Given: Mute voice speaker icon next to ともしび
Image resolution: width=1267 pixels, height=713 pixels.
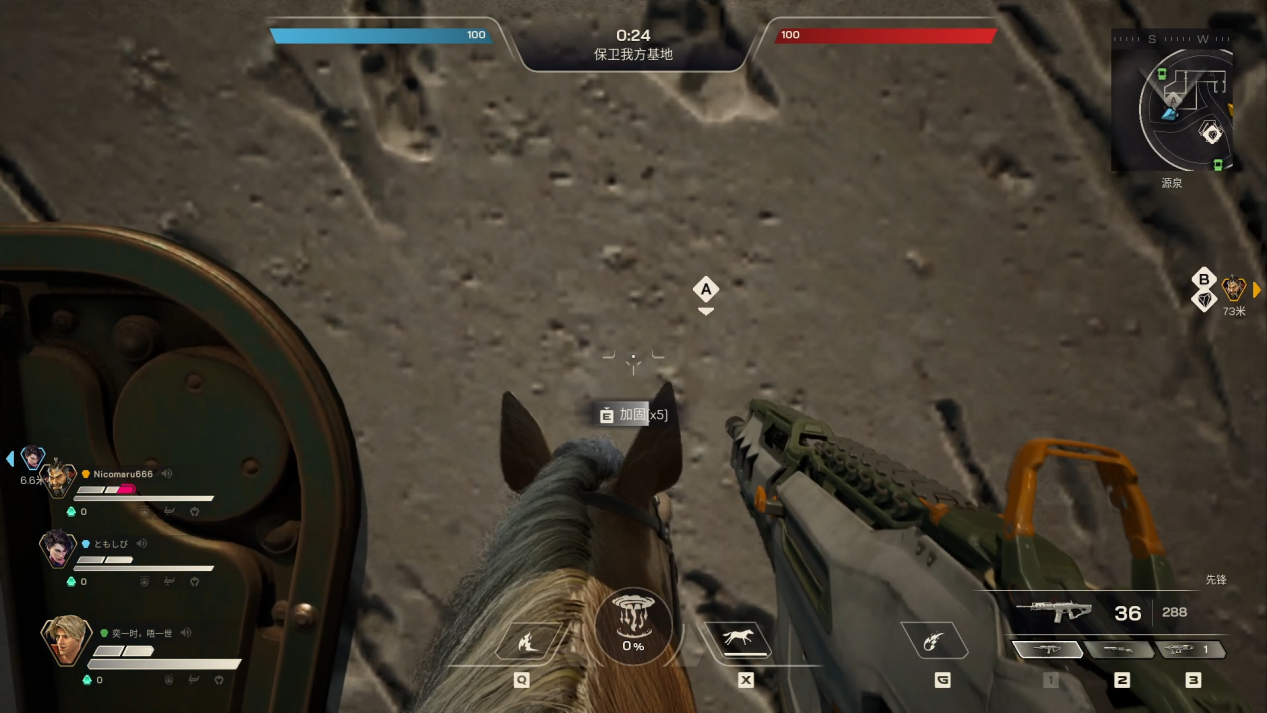Looking at the screenshot, I should tap(141, 544).
